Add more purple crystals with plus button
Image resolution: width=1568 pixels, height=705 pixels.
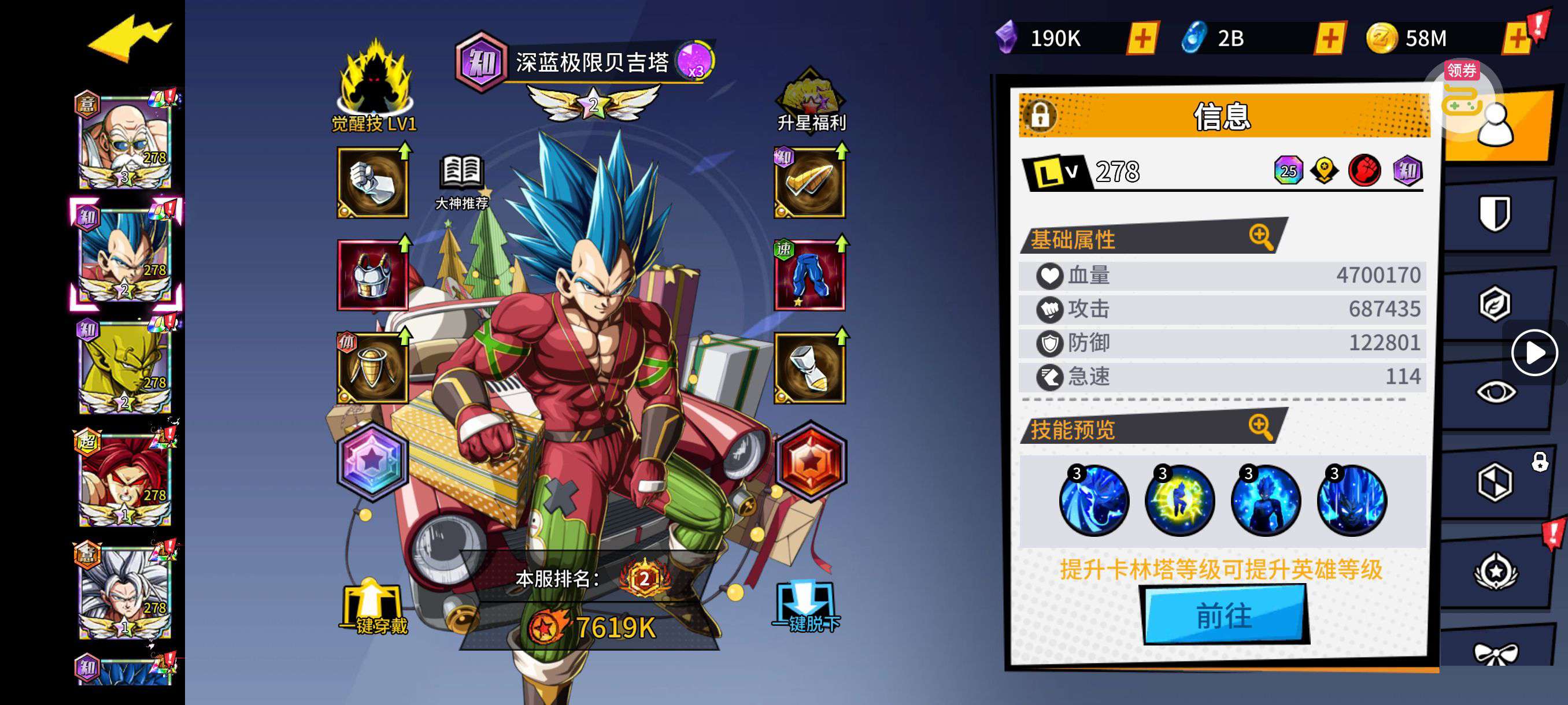click(x=1142, y=38)
